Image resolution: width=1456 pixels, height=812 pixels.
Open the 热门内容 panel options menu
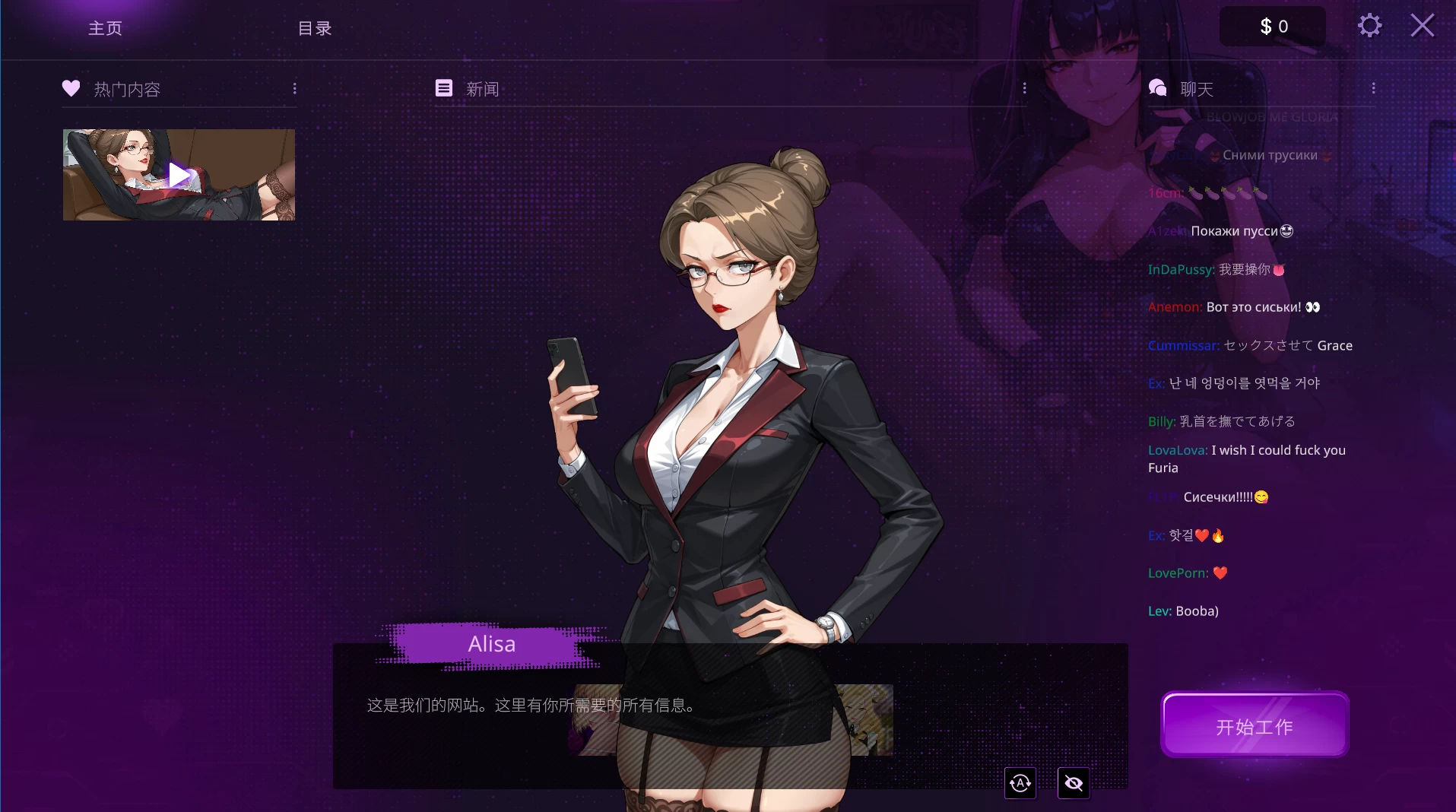click(295, 88)
